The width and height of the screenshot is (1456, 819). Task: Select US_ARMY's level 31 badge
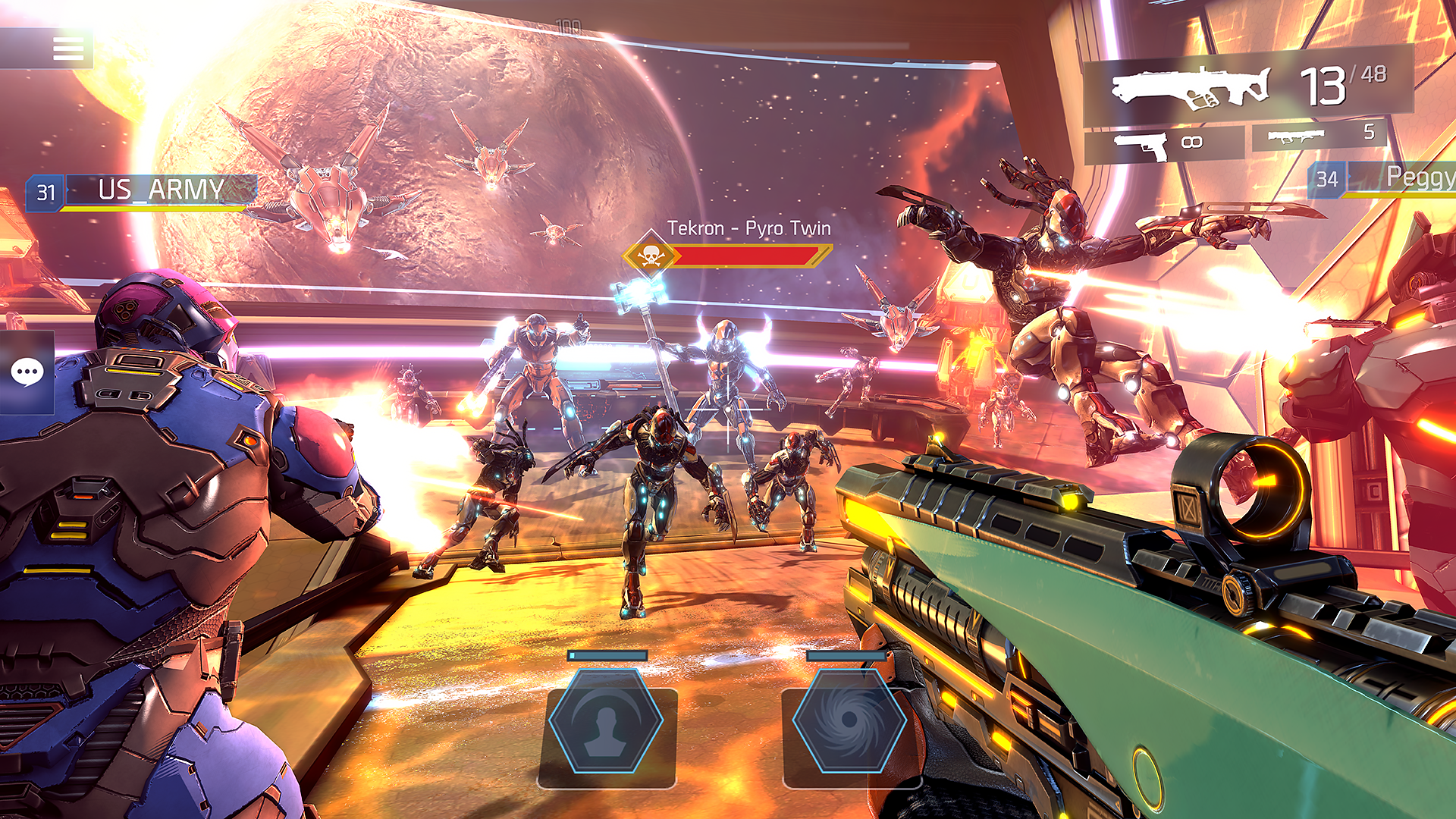pyautogui.click(x=47, y=192)
